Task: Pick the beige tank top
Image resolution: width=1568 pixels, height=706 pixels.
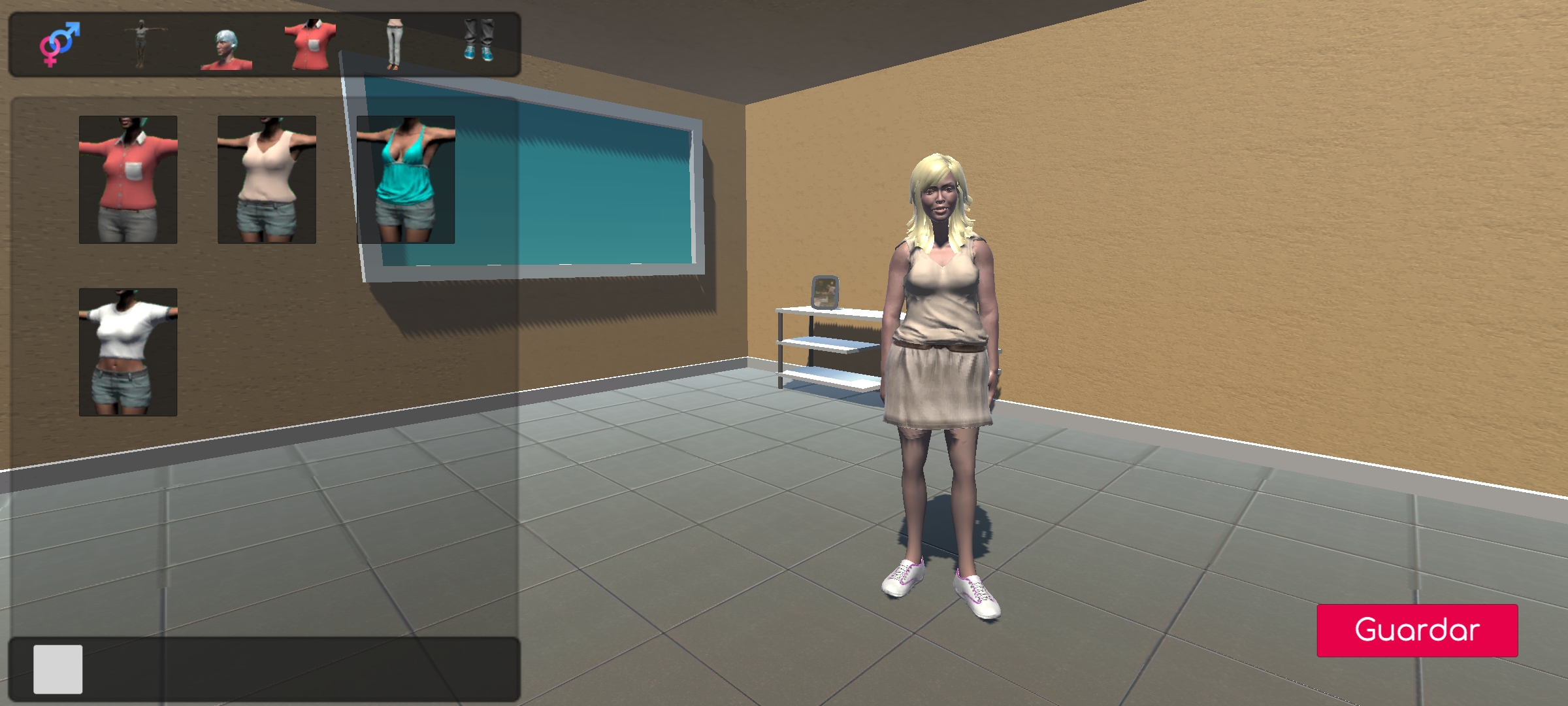Action: (267, 180)
